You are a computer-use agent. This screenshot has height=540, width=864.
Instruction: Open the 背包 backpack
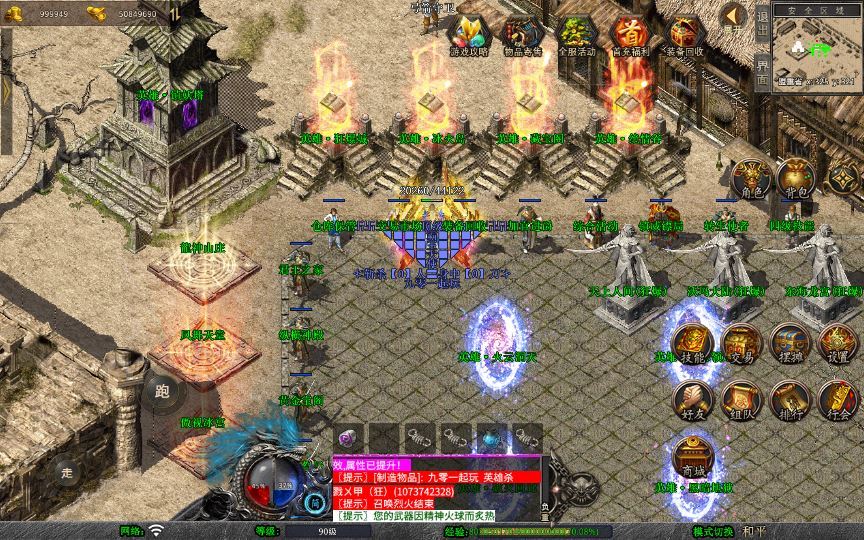click(x=796, y=179)
